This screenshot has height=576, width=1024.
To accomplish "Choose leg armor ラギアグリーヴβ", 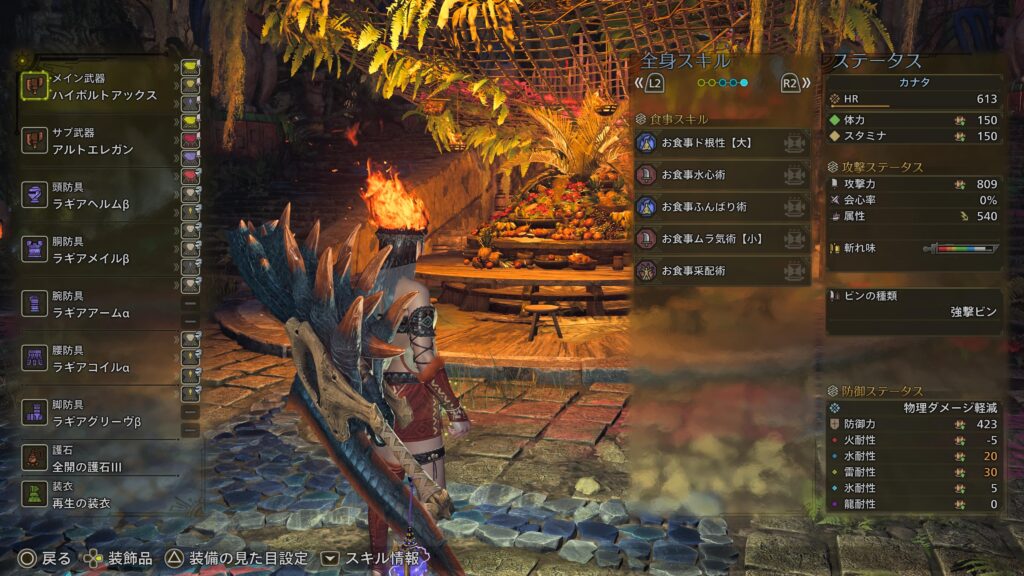I will [x=98, y=413].
